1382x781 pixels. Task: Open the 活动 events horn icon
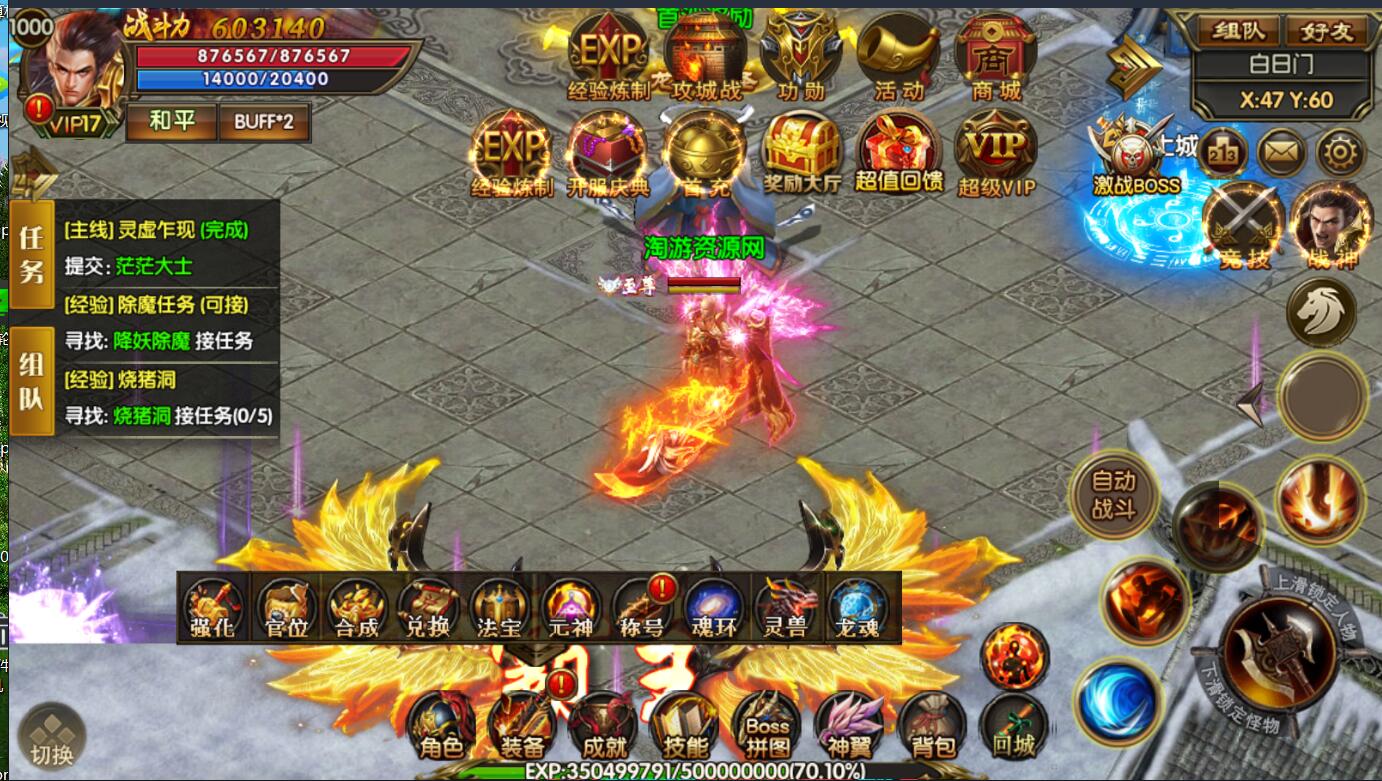(x=898, y=55)
